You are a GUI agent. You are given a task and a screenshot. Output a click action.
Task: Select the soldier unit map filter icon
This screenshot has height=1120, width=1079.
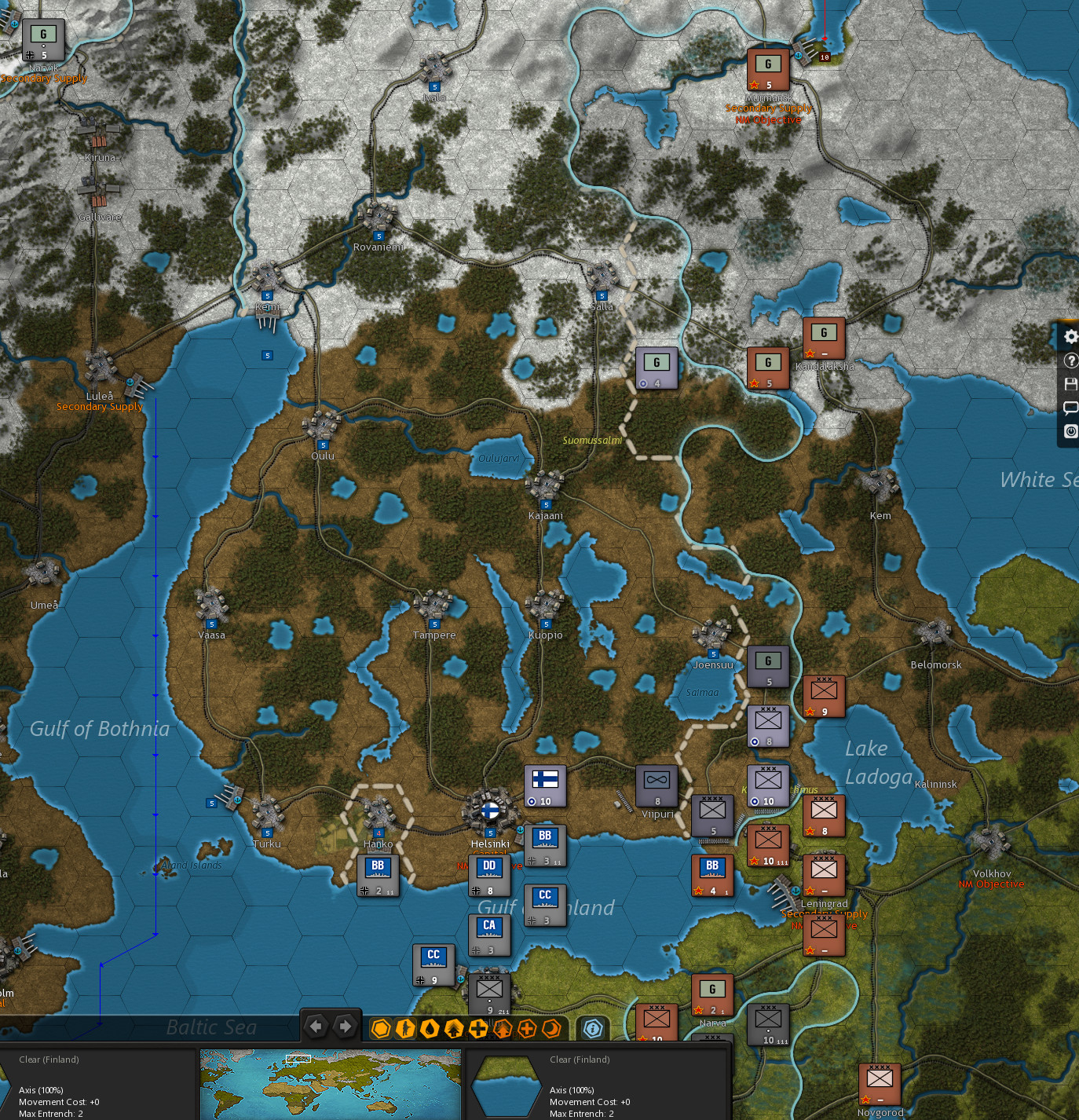(405, 1027)
